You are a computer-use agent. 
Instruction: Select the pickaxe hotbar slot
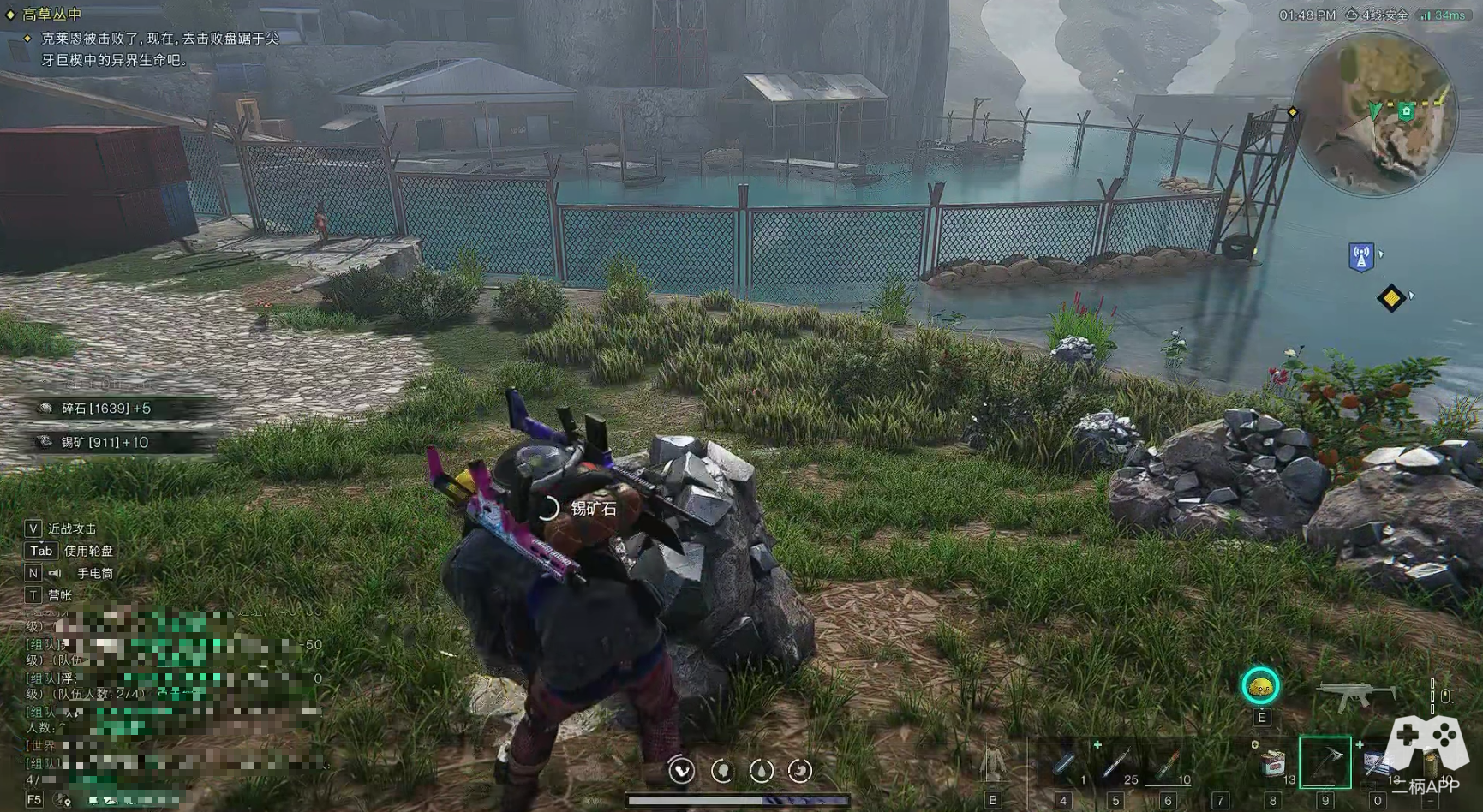[1325, 761]
